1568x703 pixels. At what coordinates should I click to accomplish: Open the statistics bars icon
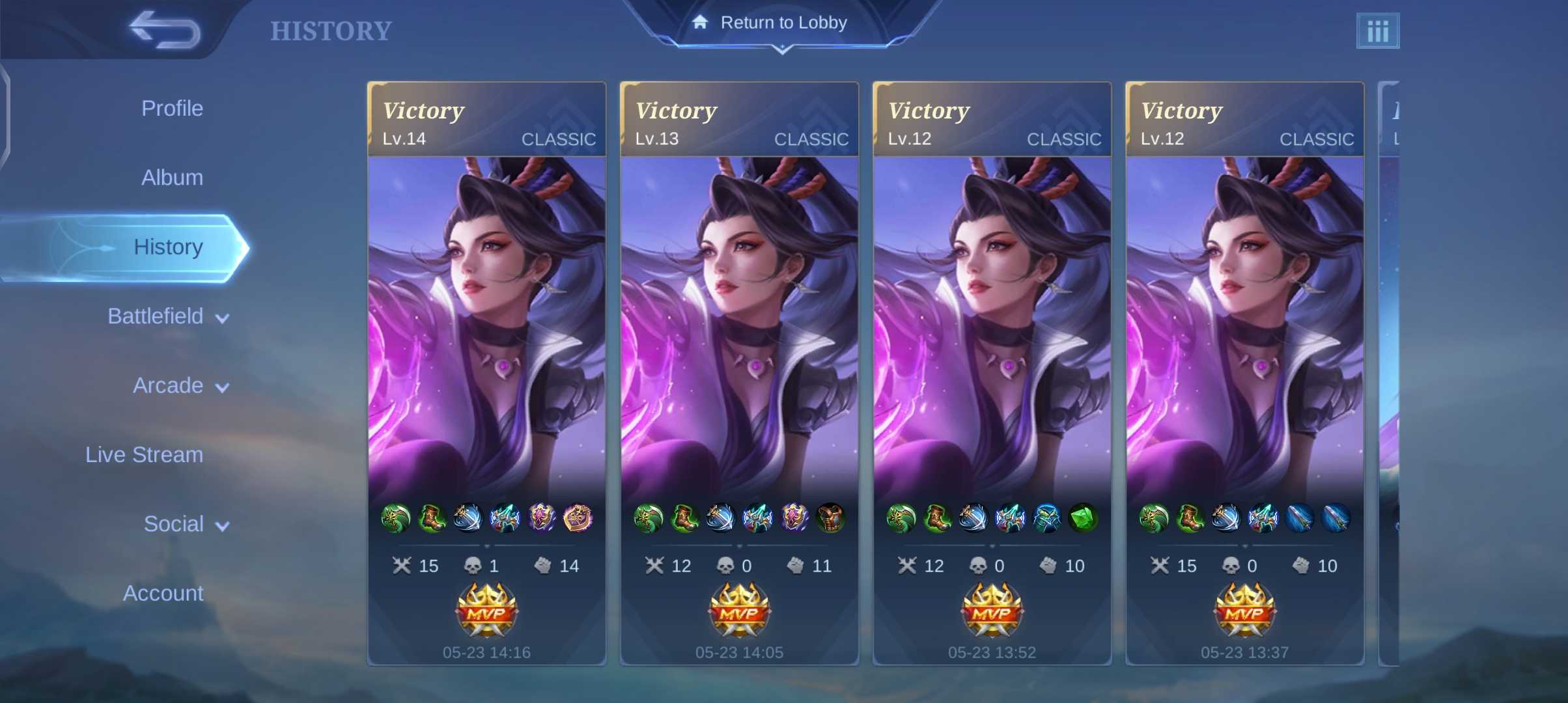pyautogui.click(x=1377, y=31)
